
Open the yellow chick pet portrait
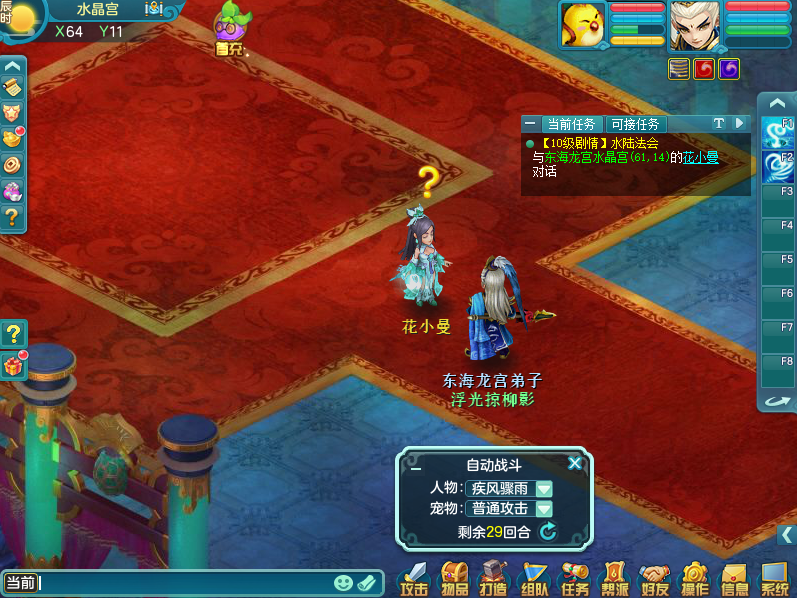[581, 24]
